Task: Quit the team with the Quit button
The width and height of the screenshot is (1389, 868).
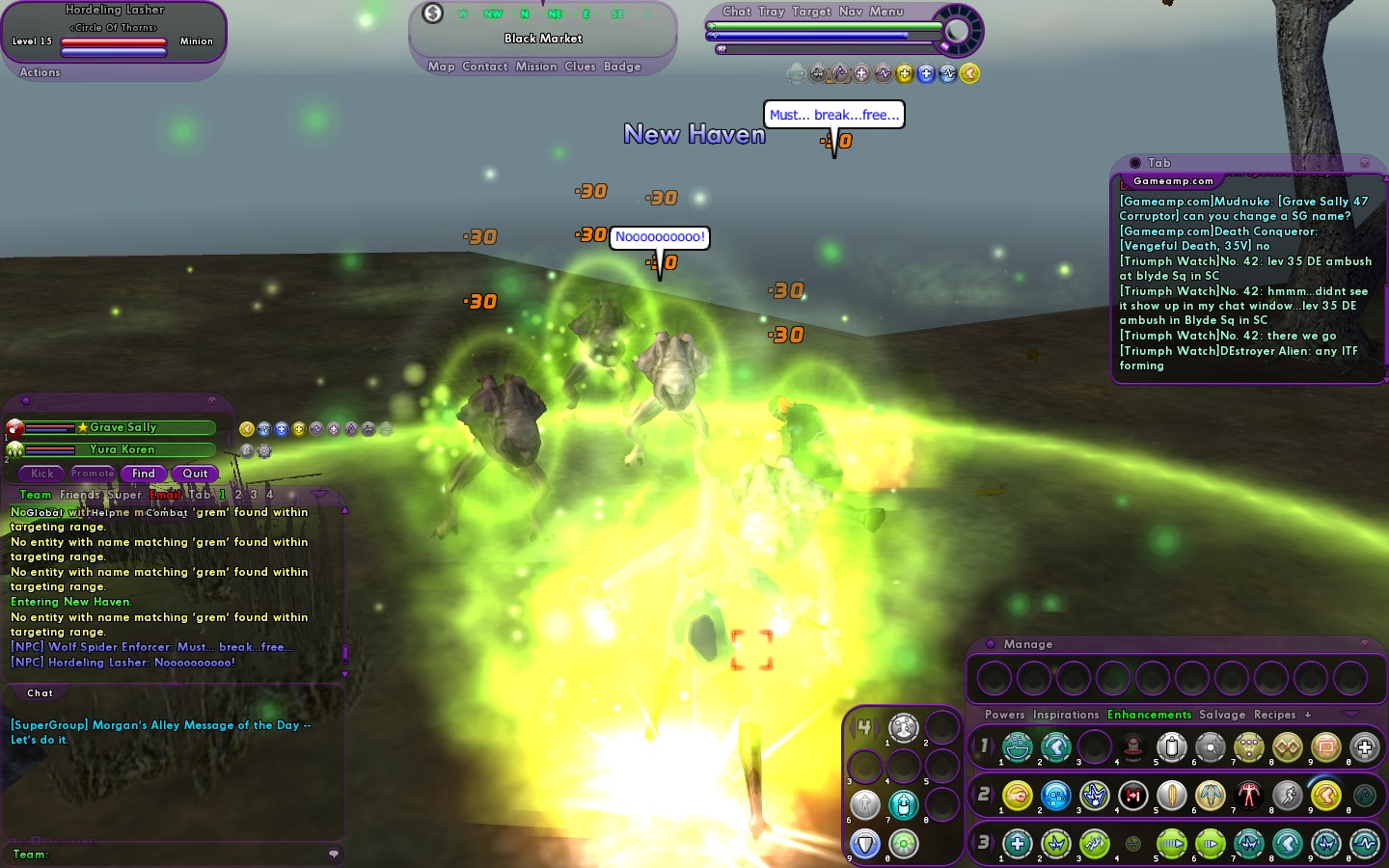Action: pyautogui.click(x=195, y=474)
